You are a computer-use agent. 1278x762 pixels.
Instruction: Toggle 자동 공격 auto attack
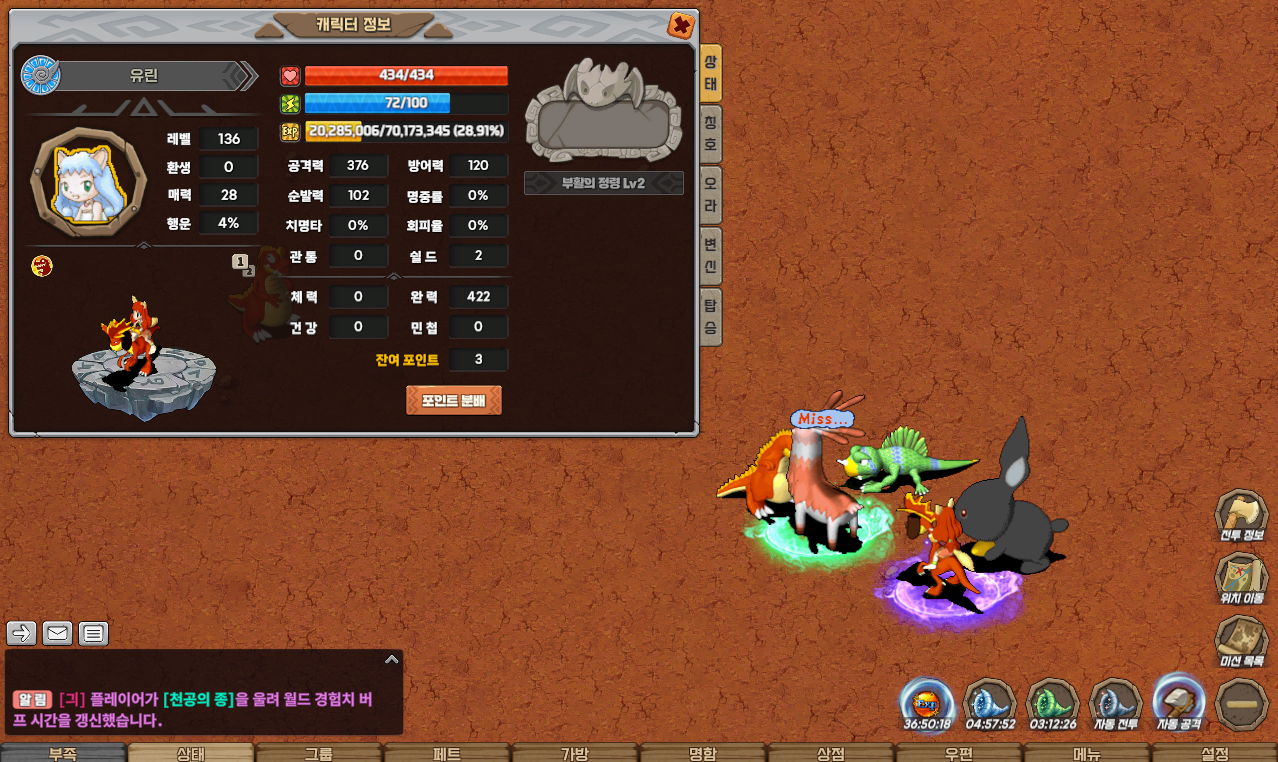pyautogui.click(x=1179, y=701)
